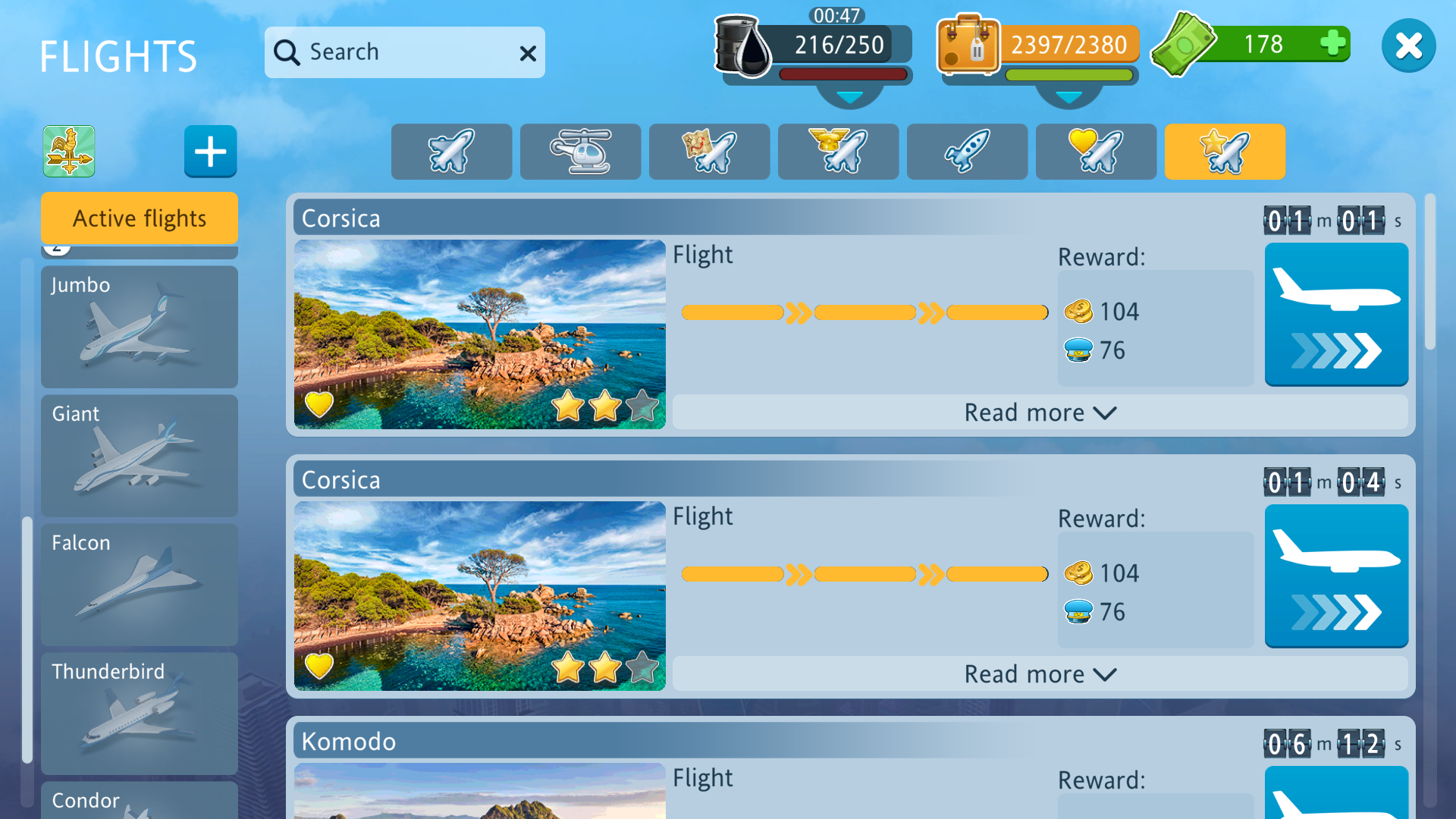Choose the Giant plane
1456x819 pixels.
click(140, 456)
